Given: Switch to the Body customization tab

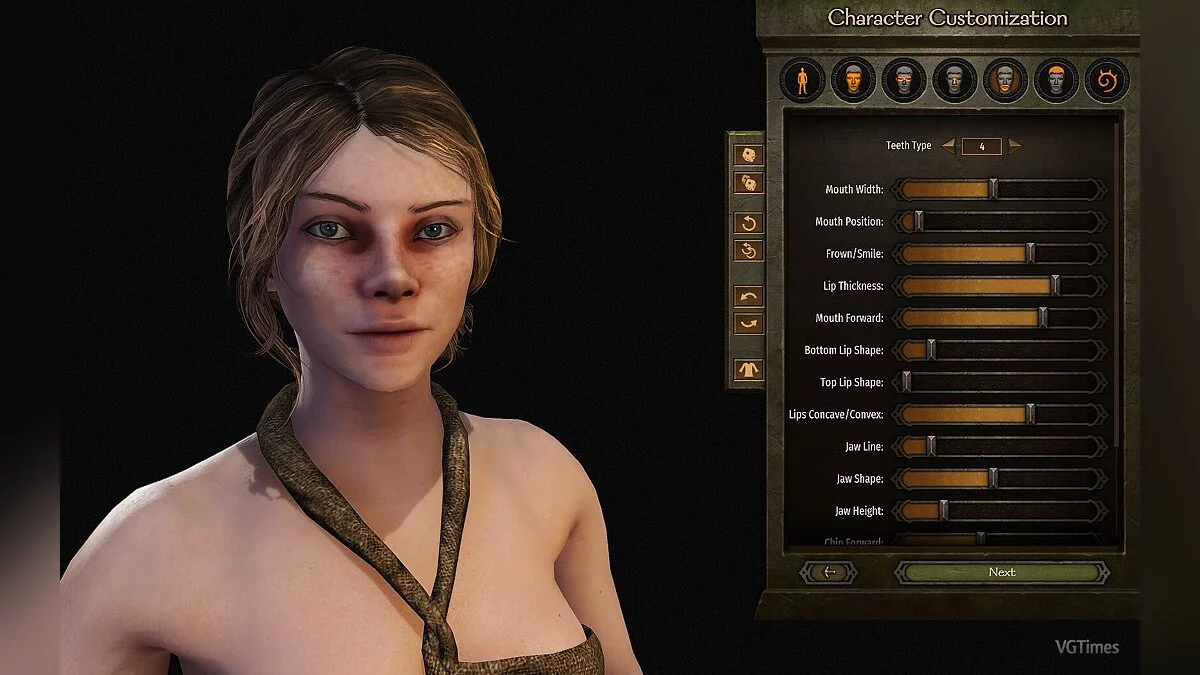Looking at the screenshot, I should 803,81.
